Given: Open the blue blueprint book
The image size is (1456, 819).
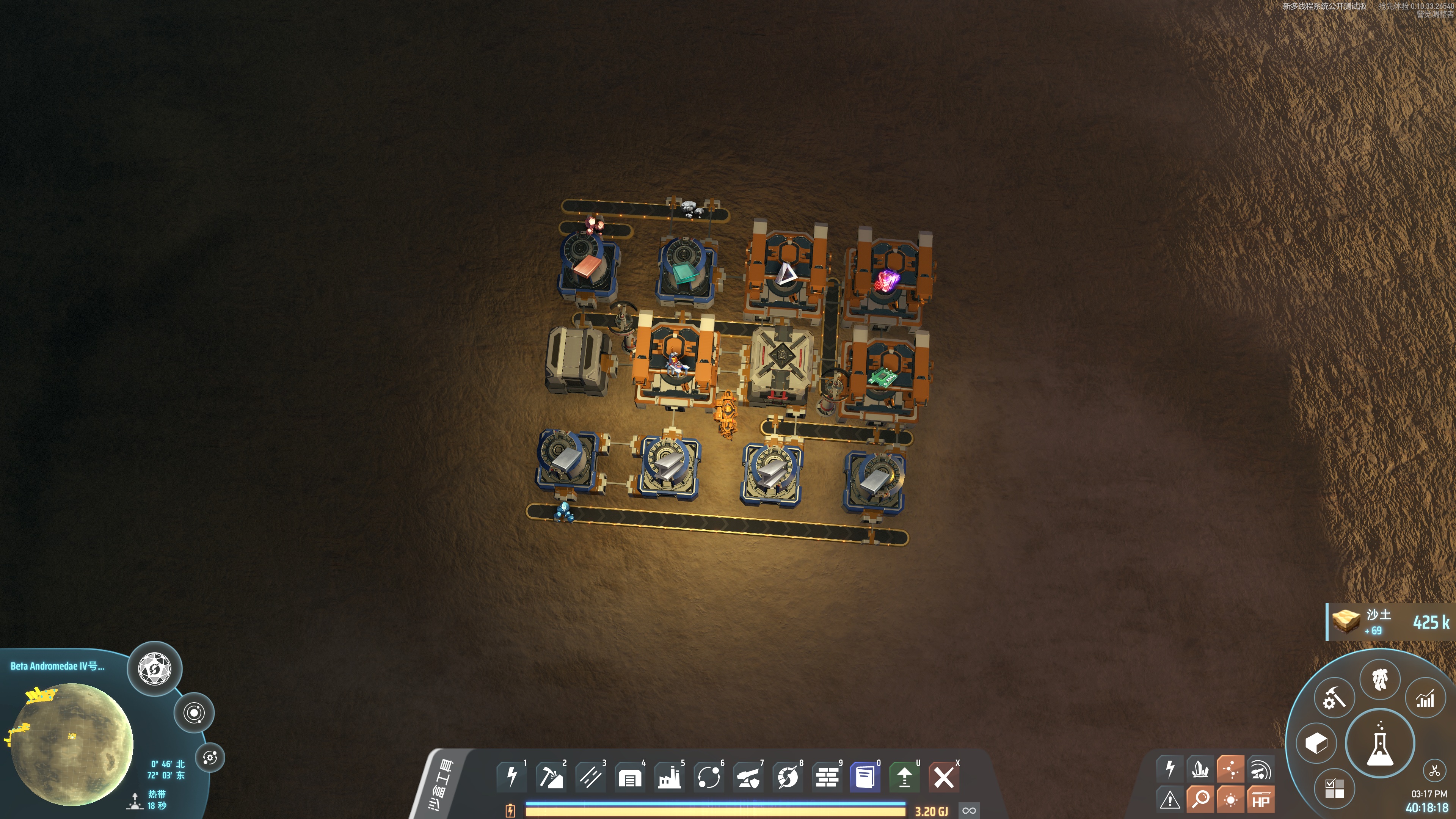Looking at the screenshot, I should coord(865,777).
